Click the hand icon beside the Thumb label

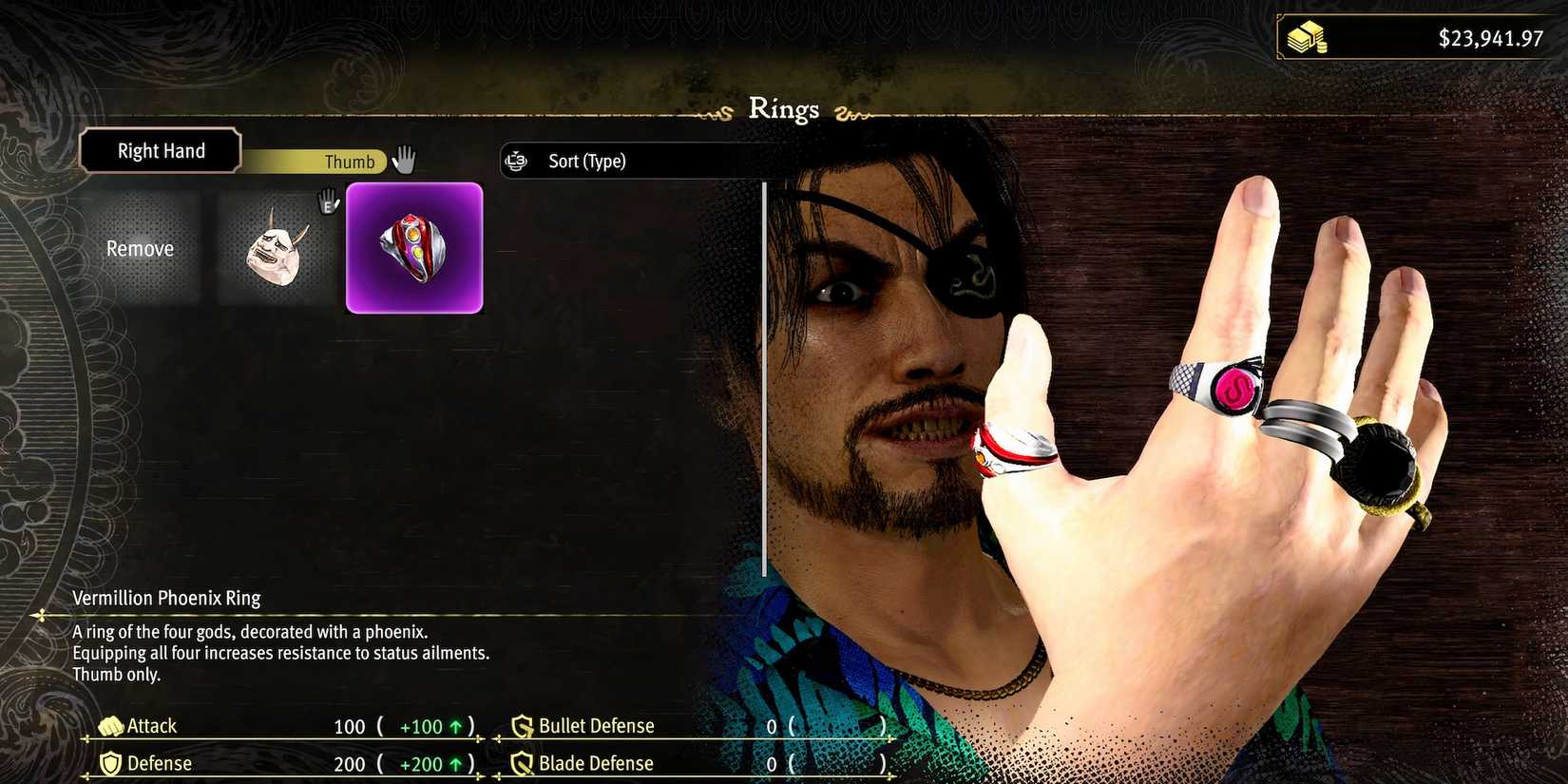403,160
